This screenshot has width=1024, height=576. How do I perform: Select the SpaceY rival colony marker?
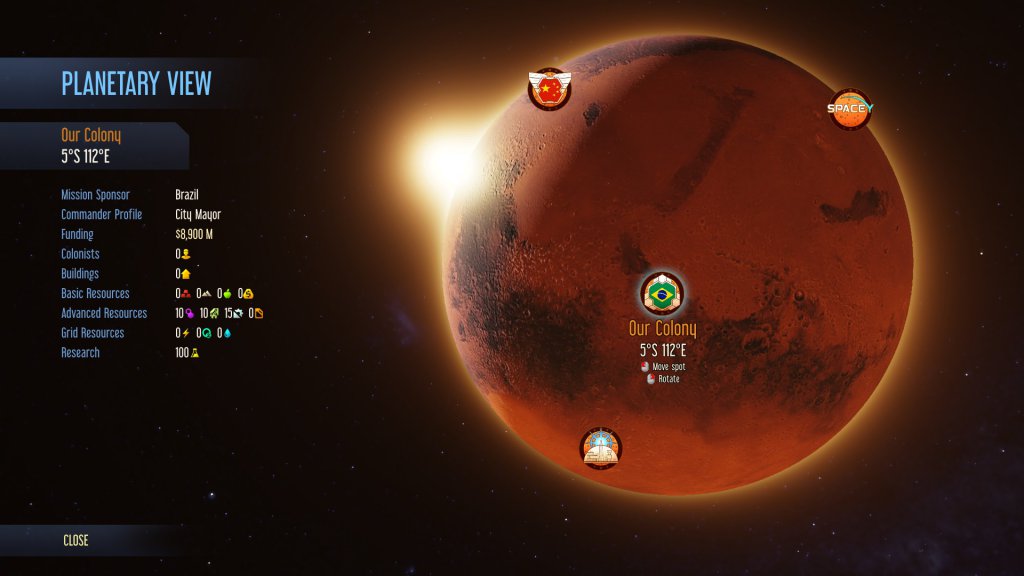pyautogui.click(x=850, y=109)
